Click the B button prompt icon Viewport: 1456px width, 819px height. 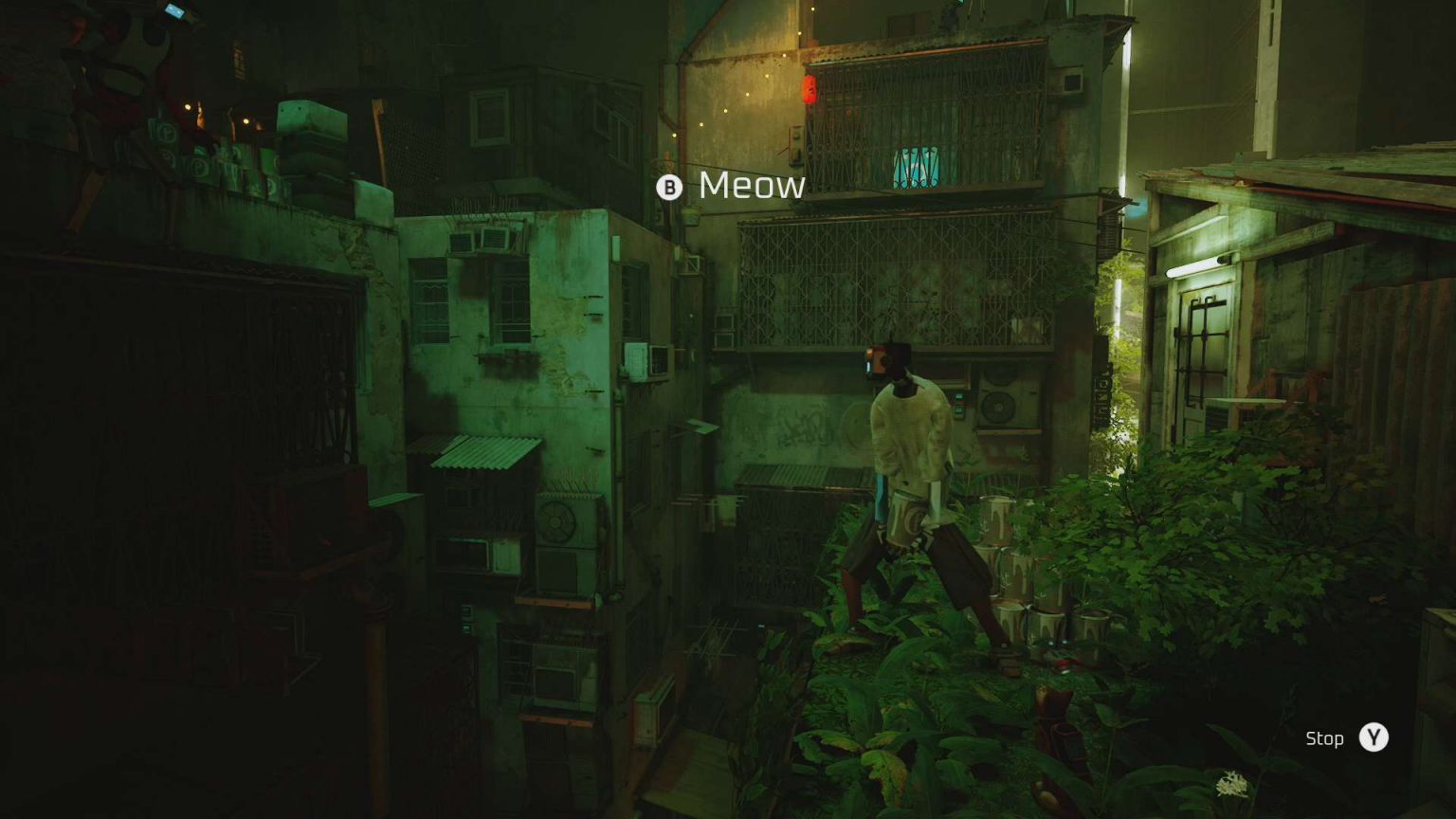click(670, 185)
